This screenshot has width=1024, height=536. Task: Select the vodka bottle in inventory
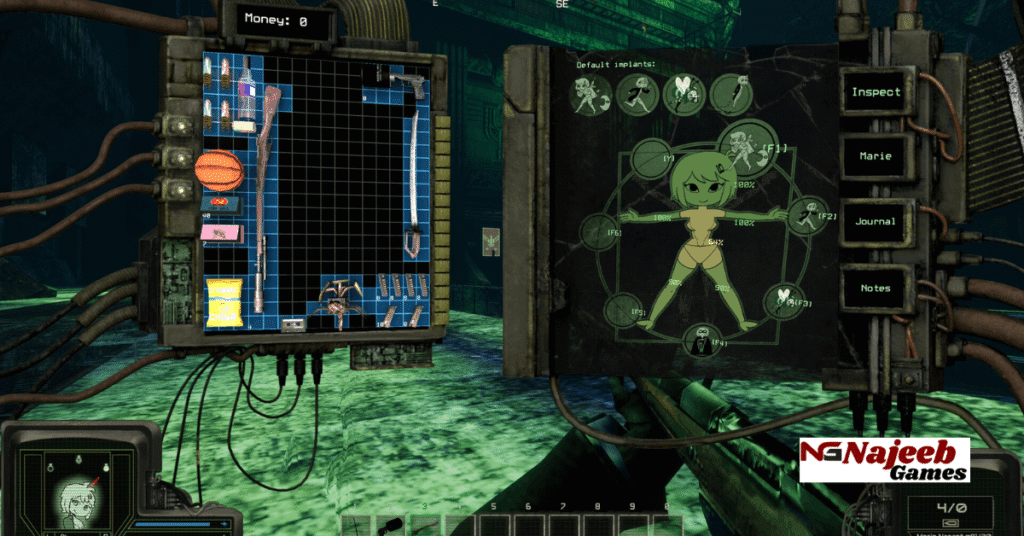pos(245,96)
